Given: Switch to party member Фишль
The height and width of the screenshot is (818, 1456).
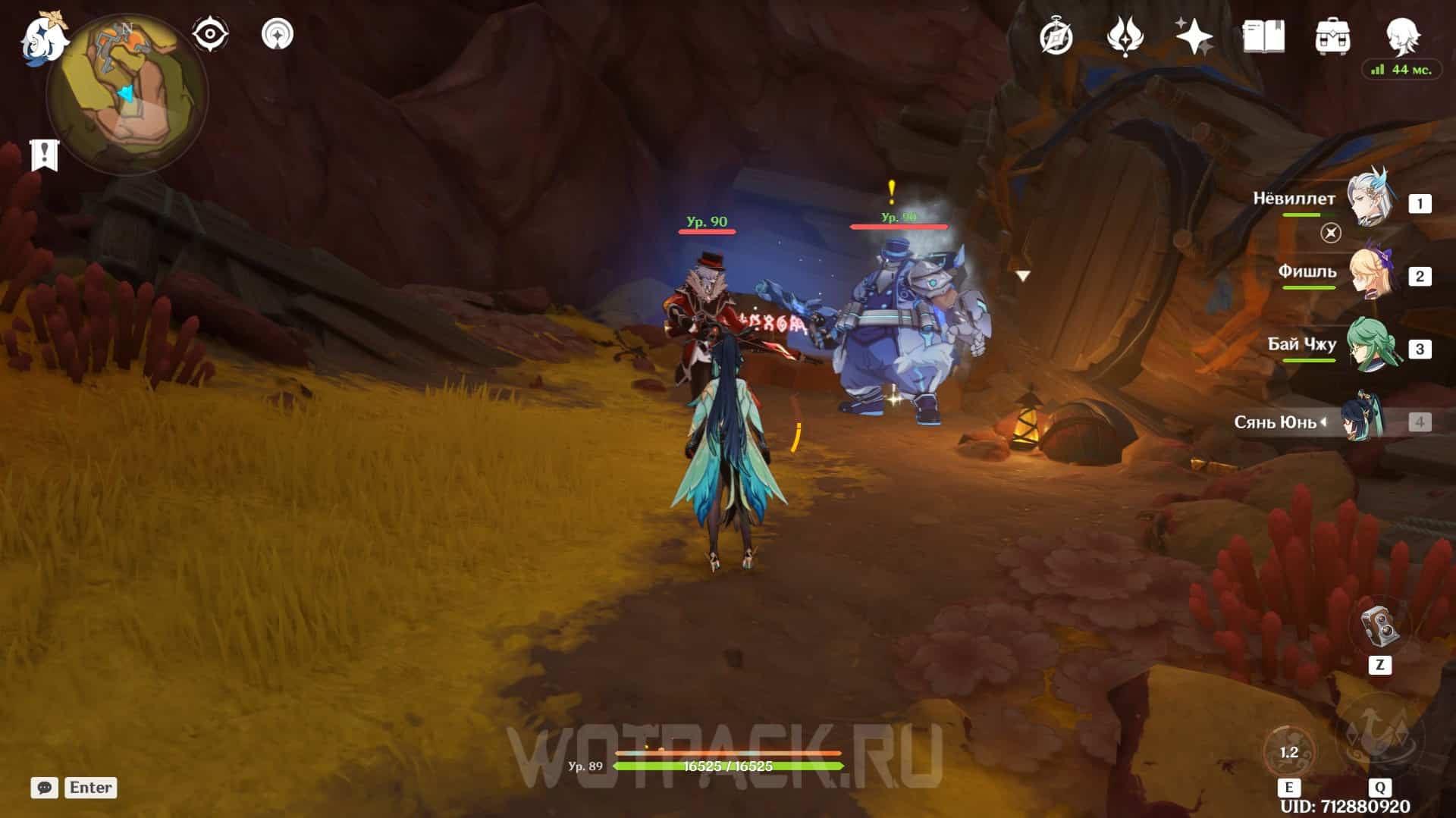Looking at the screenshot, I should pyautogui.click(x=1370, y=273).
